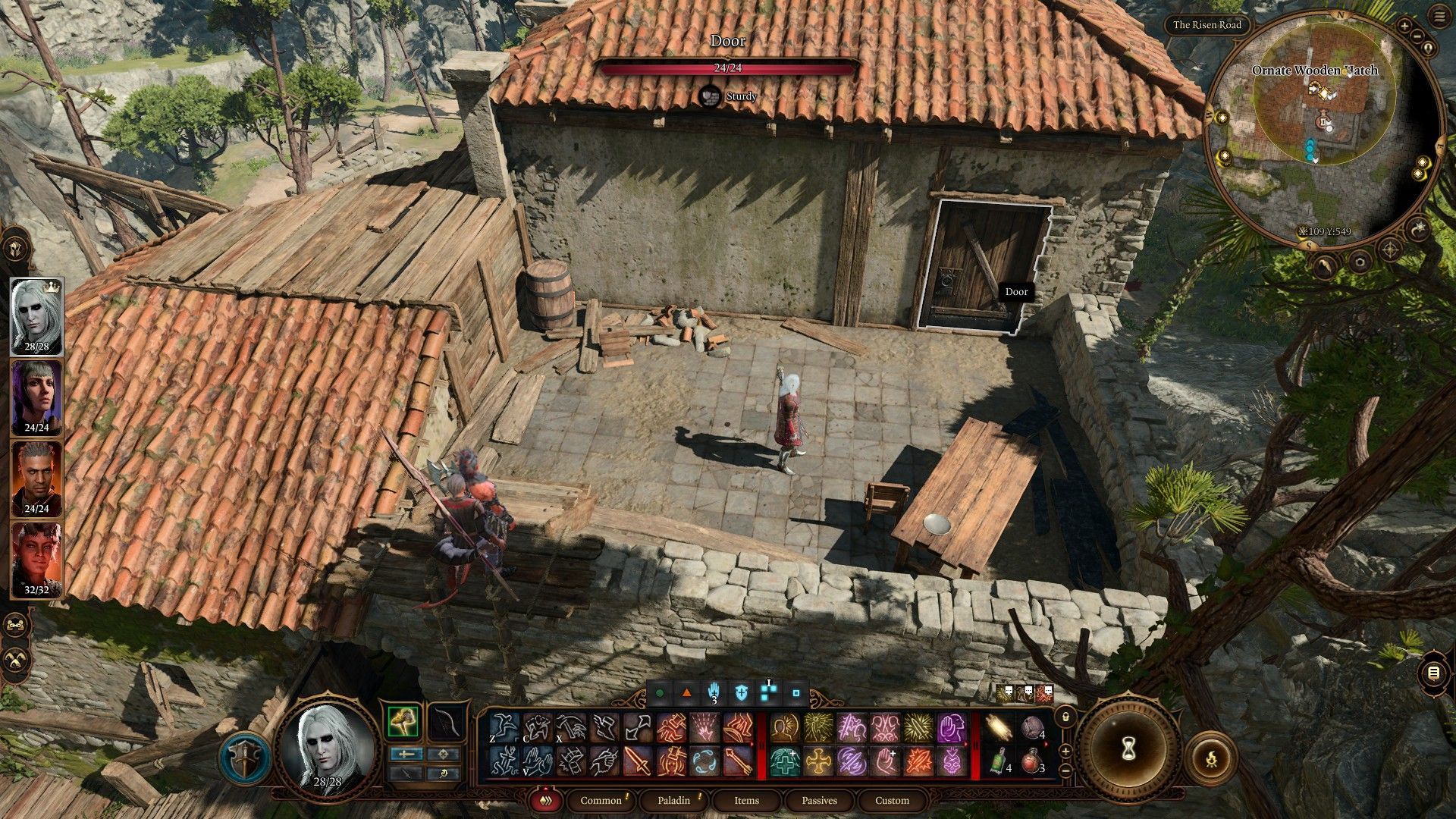
Task: Select the tiefling party member portrait
Action: pyautogui.click(x=36, y=559)
